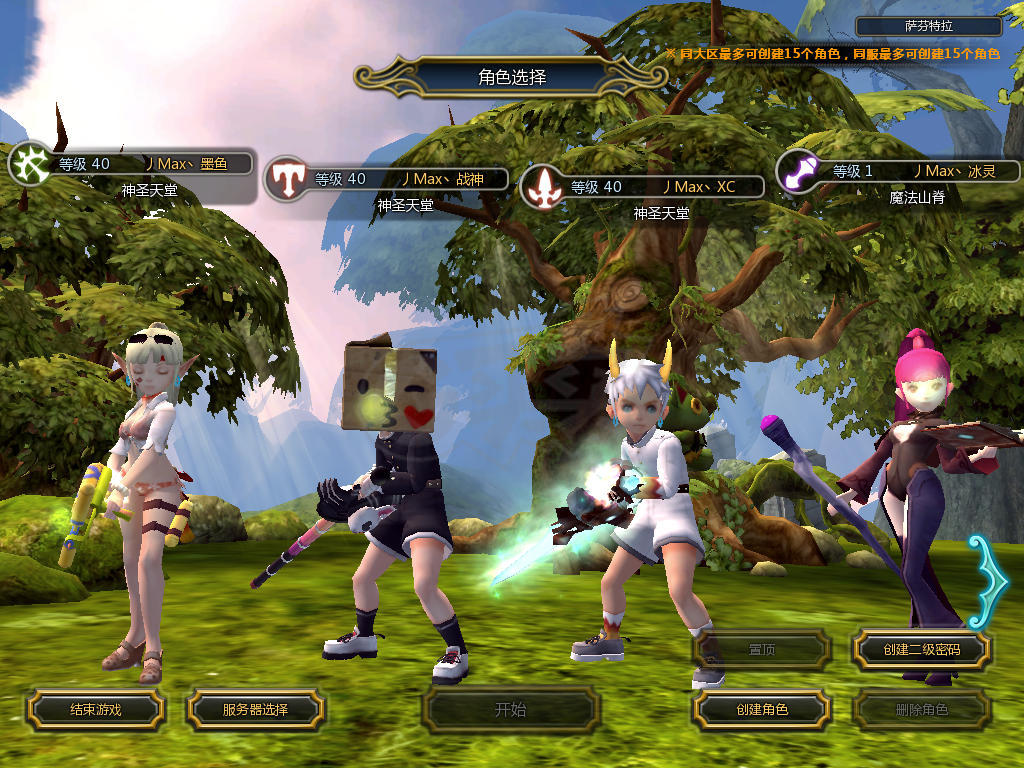Click the 结束游戏 (End Game) button

[x=95, y=710]
